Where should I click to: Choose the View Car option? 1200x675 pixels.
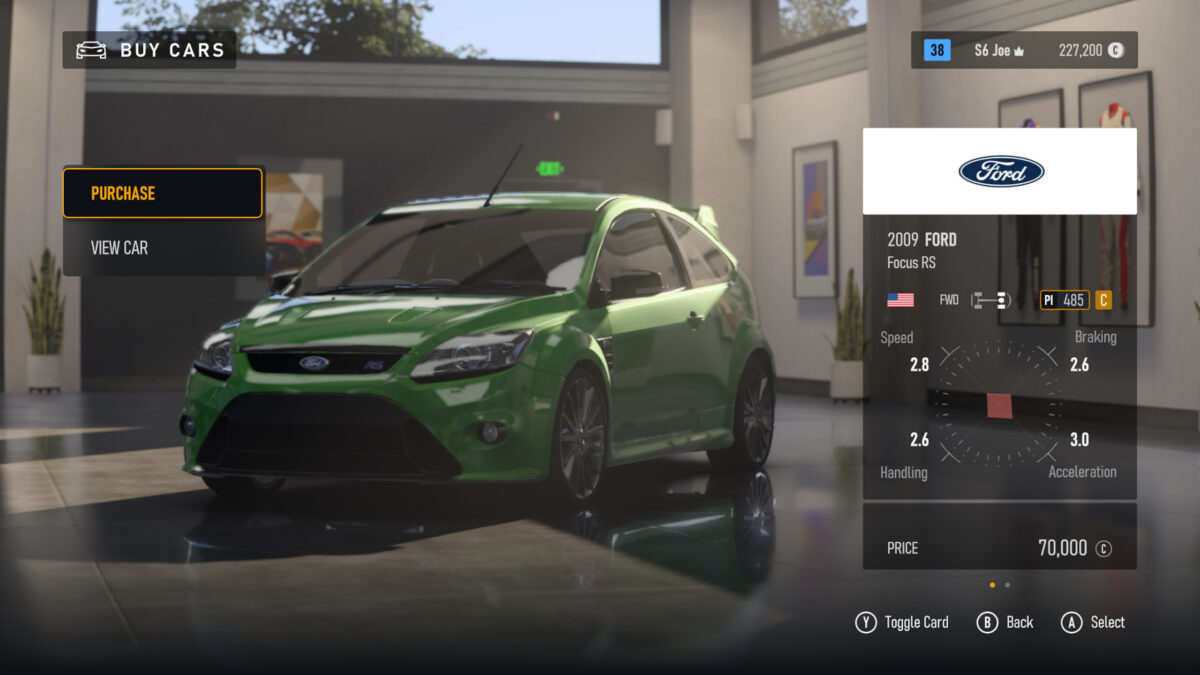point(162,247)
